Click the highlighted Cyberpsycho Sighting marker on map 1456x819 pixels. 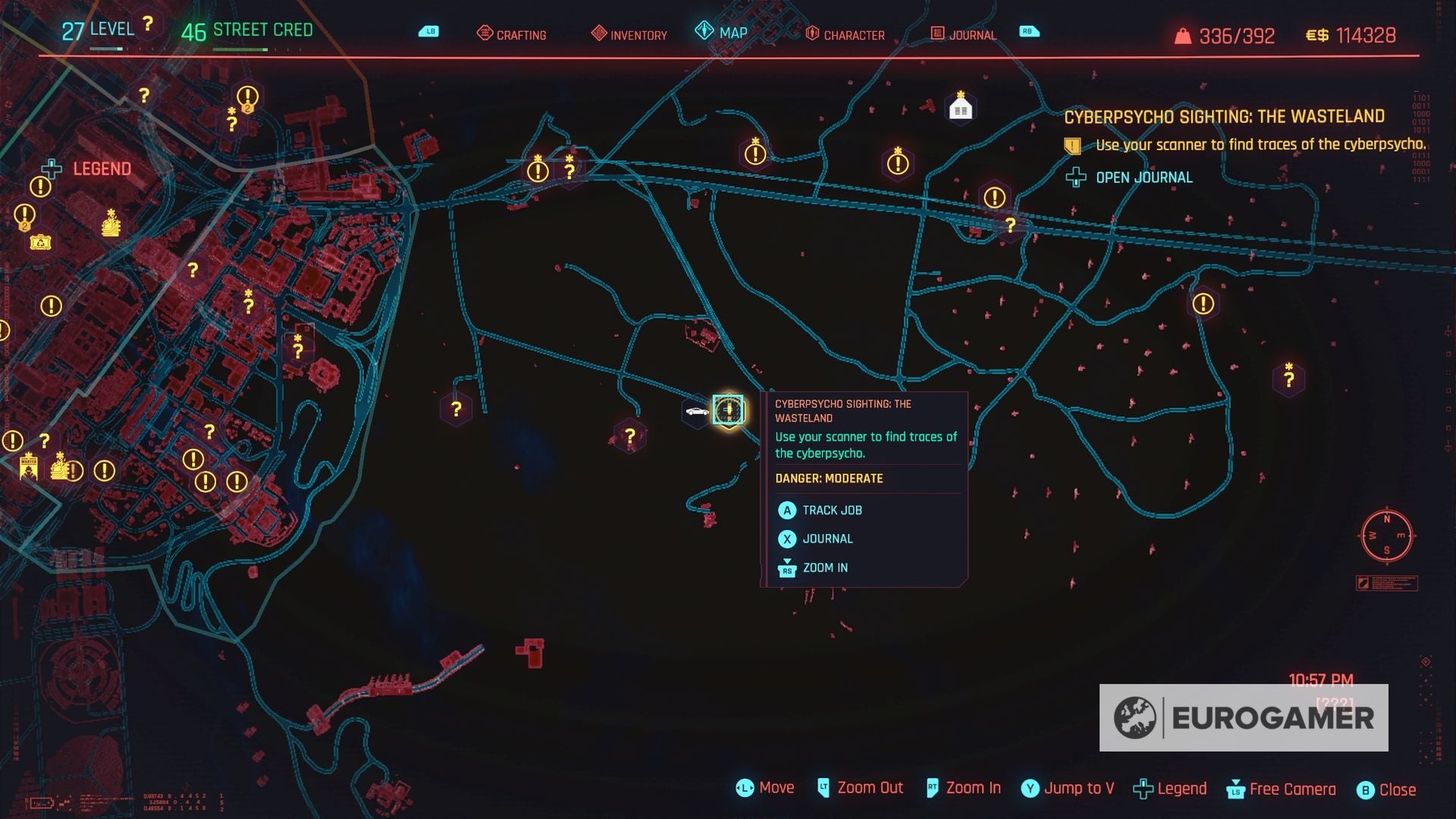coord(730,410)
